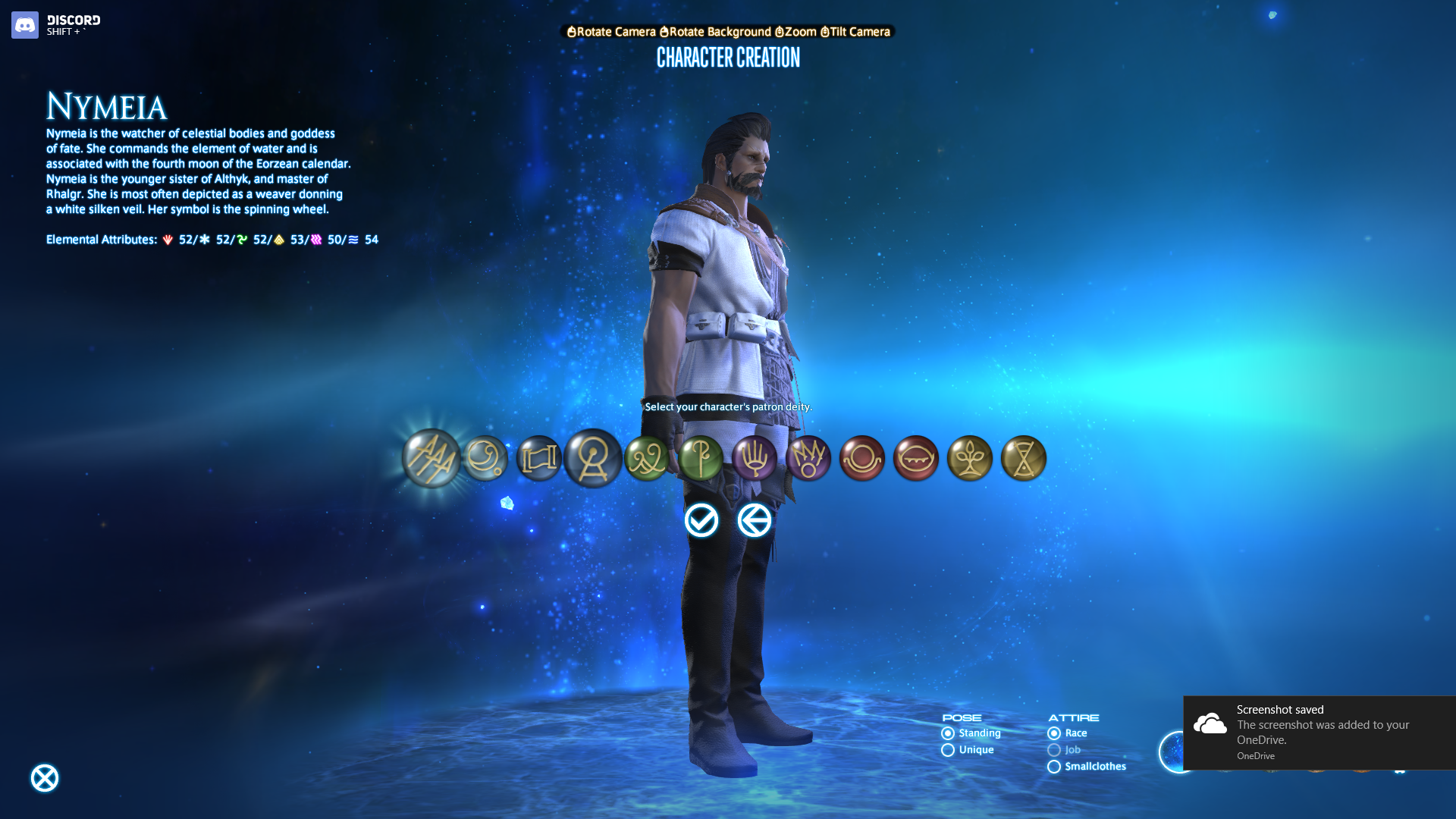Choose the crescent moon deity icon
The image size is (1456, 819).
click(x=485, y=458)
